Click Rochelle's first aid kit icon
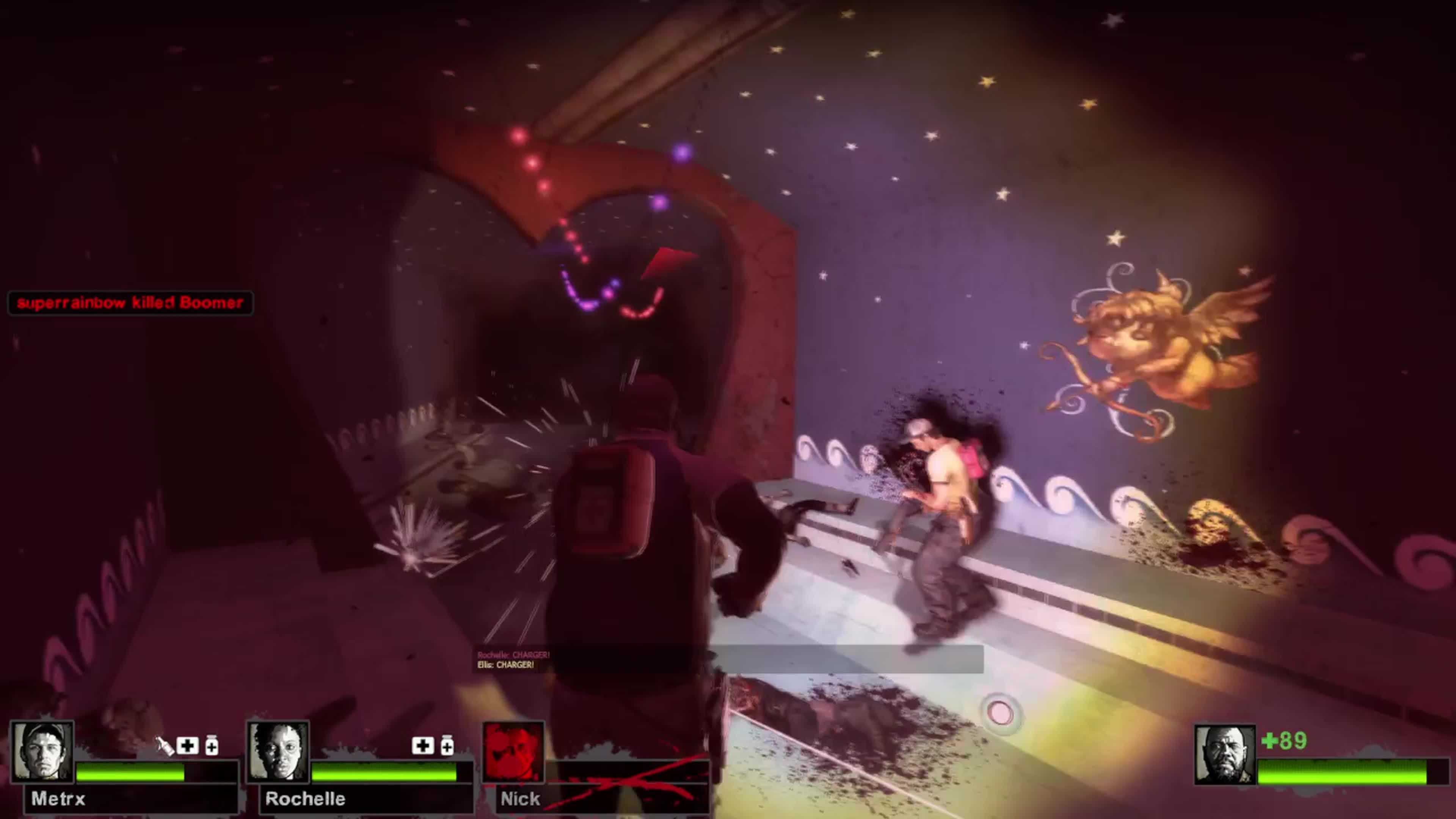Screen dimensions: 1456x819 tap(423, 746)
